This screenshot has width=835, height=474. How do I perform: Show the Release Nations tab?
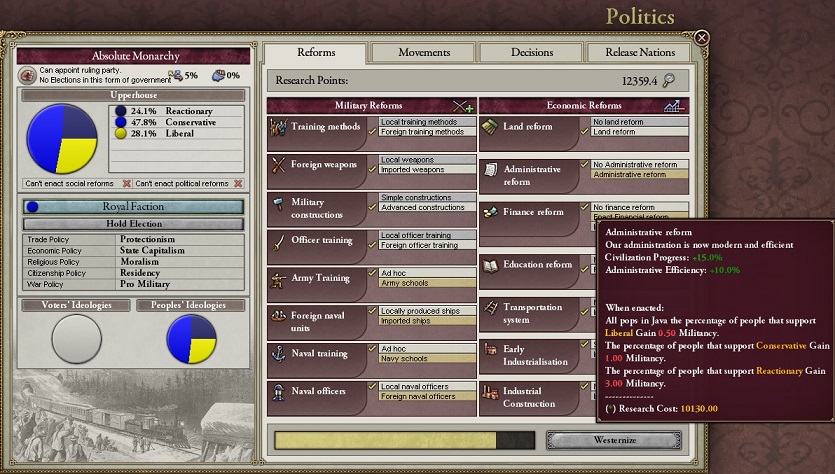[639, 52]
